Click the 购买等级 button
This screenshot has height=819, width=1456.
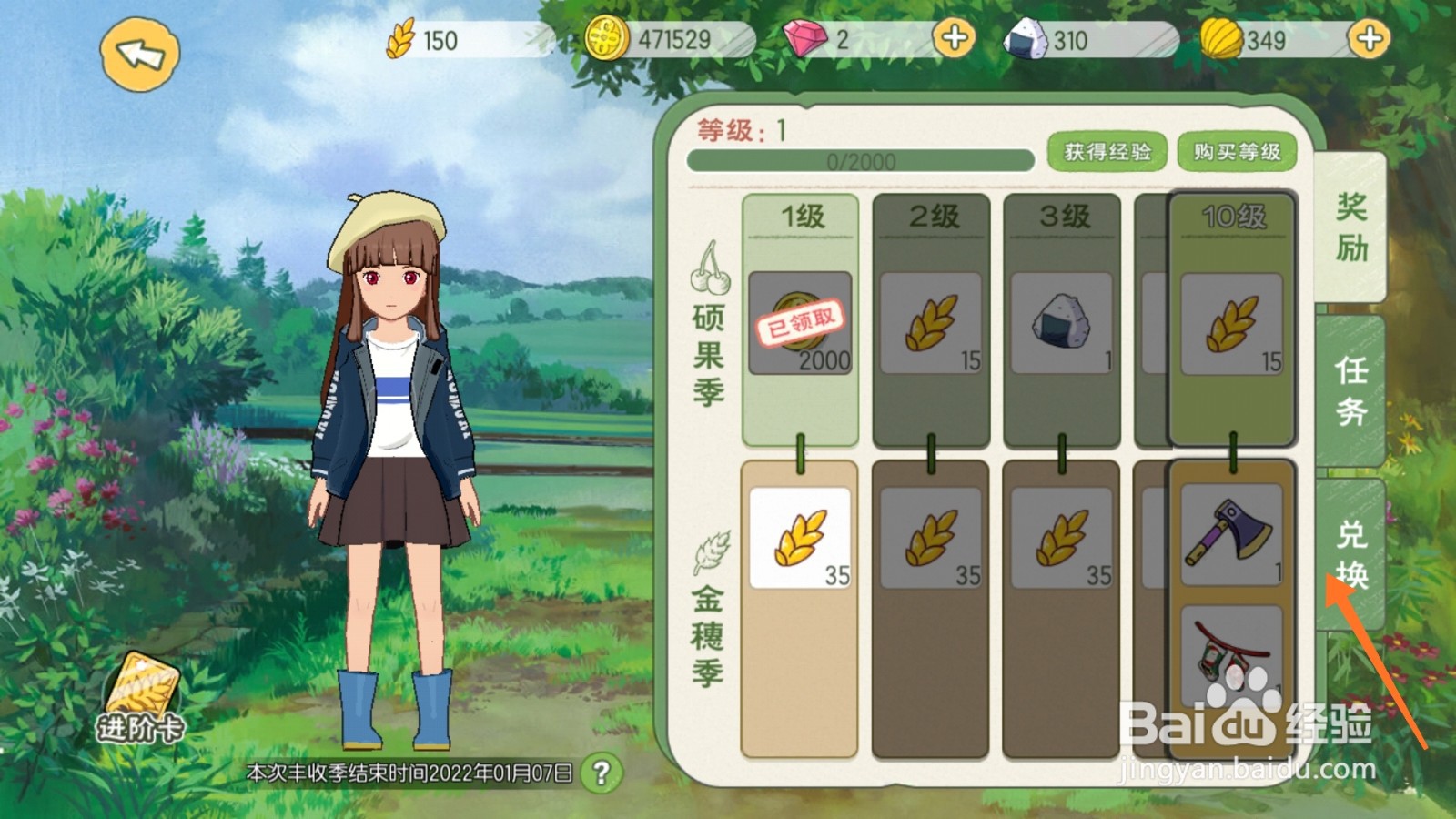[x=1237, y=152]
